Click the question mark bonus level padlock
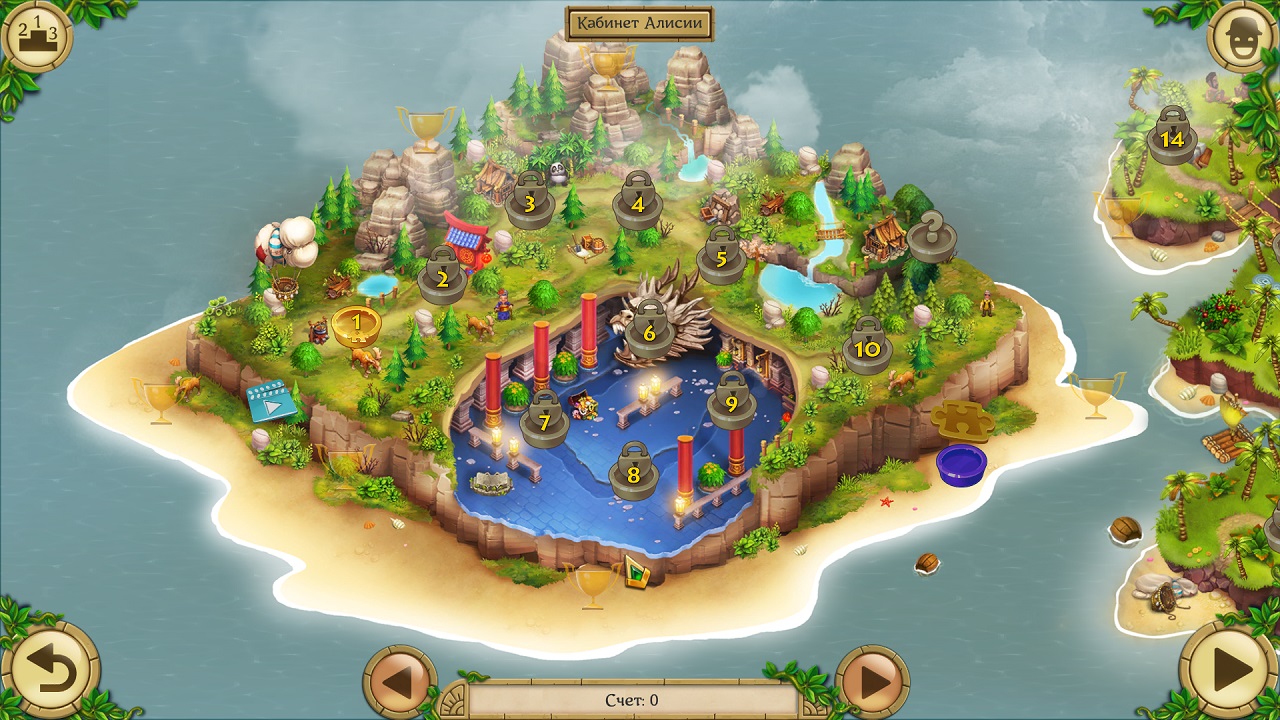 (931, 239)
